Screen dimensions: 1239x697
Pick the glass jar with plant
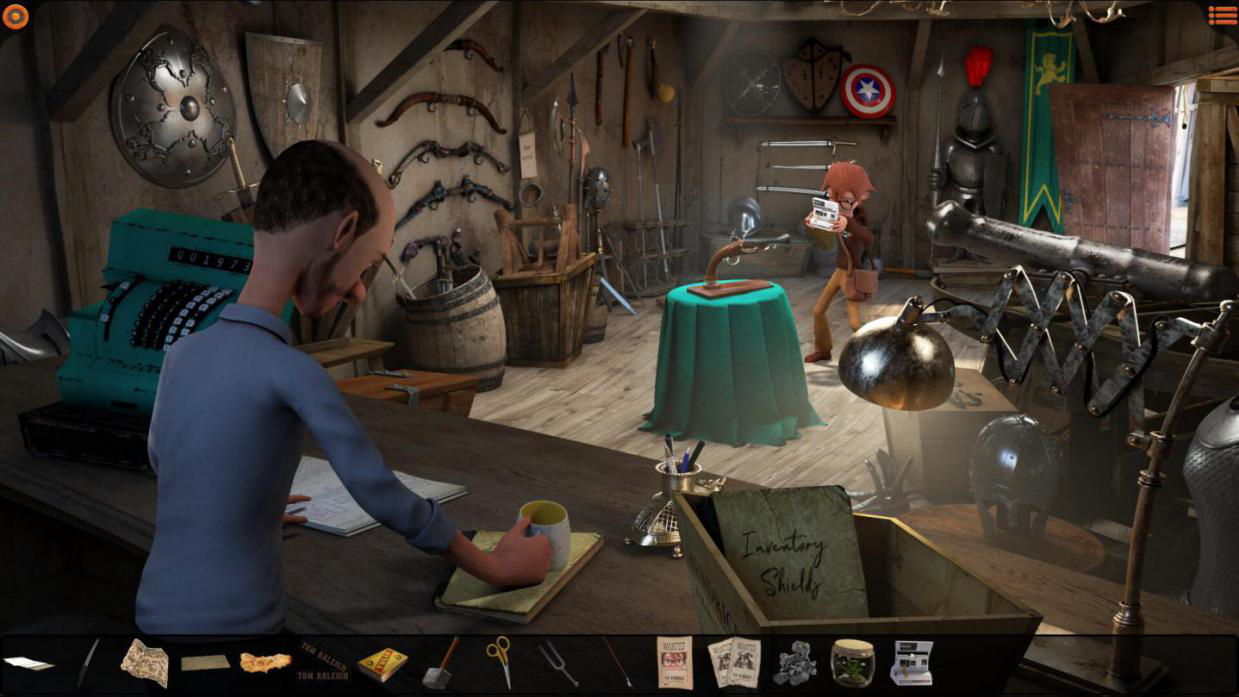(852, 662)
